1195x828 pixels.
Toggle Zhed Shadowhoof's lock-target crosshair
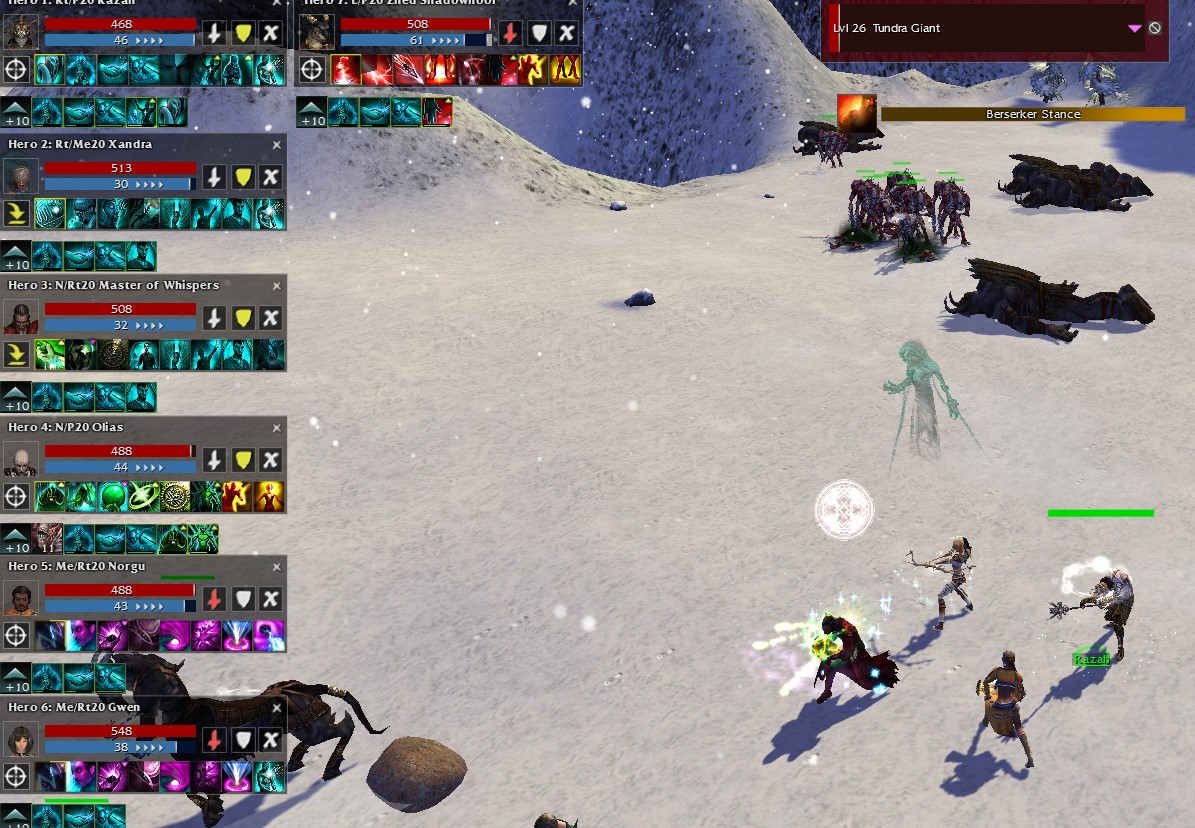[x=312, y=69]
